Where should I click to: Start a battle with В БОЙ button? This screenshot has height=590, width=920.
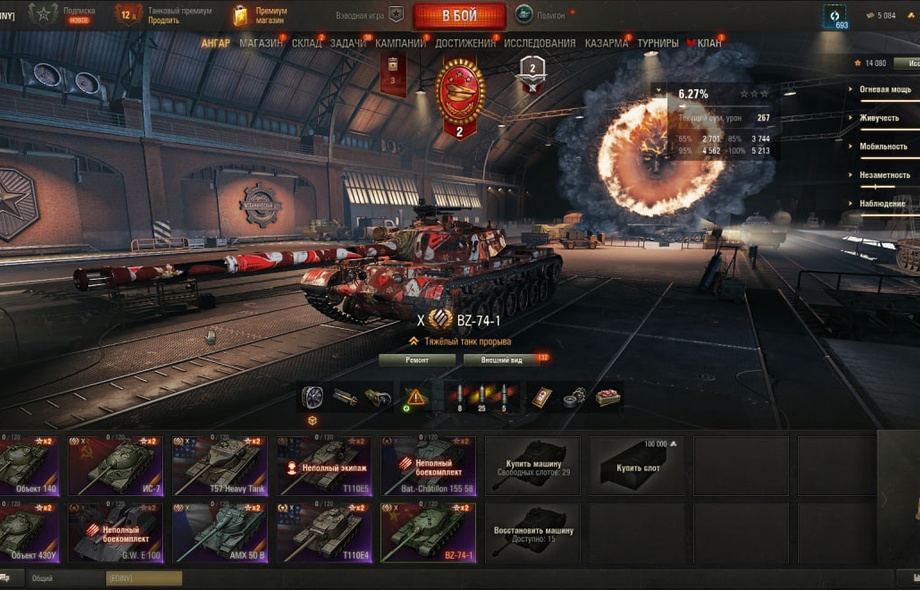459,16
